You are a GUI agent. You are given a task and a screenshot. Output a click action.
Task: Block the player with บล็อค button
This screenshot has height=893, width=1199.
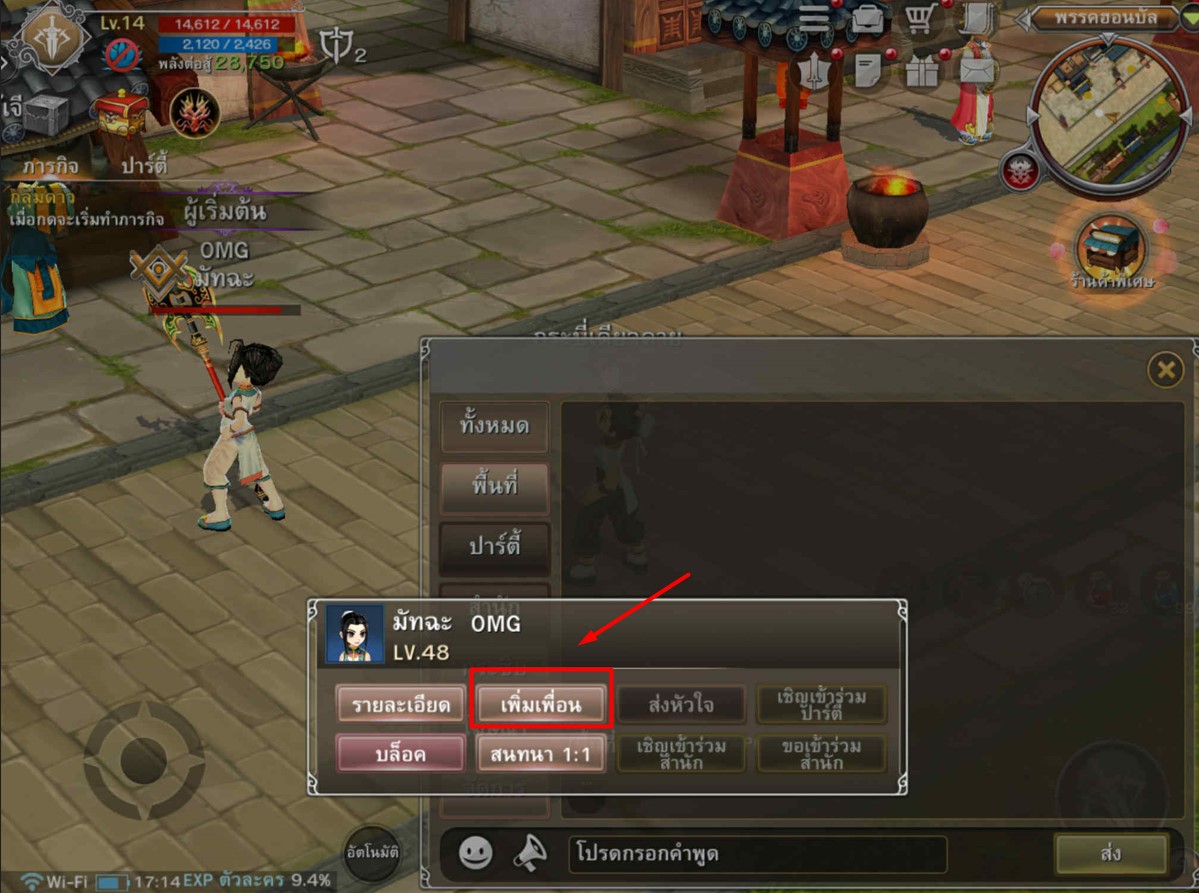400,754
